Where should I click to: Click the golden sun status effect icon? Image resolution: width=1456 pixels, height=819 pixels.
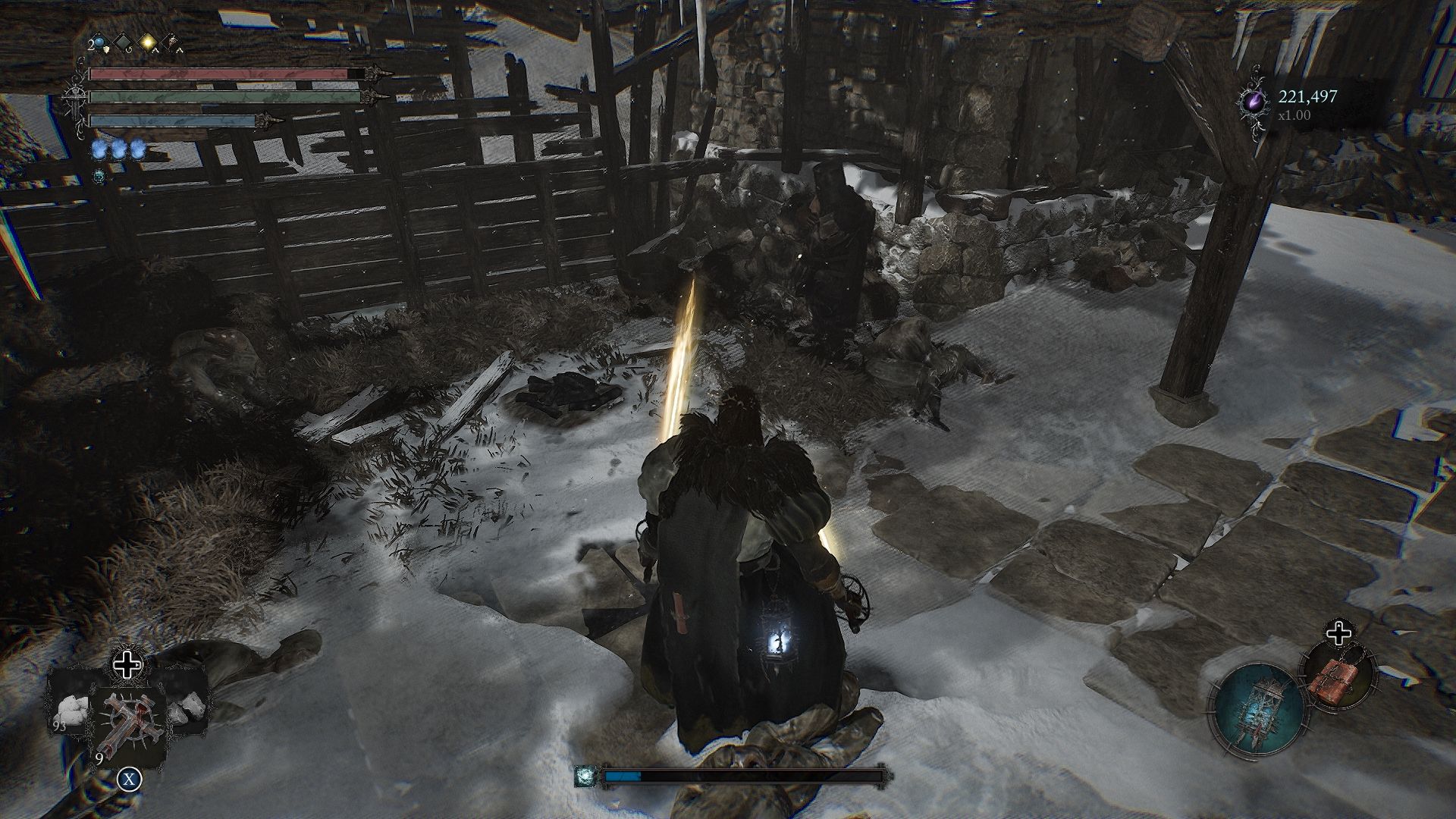(149, 42)
